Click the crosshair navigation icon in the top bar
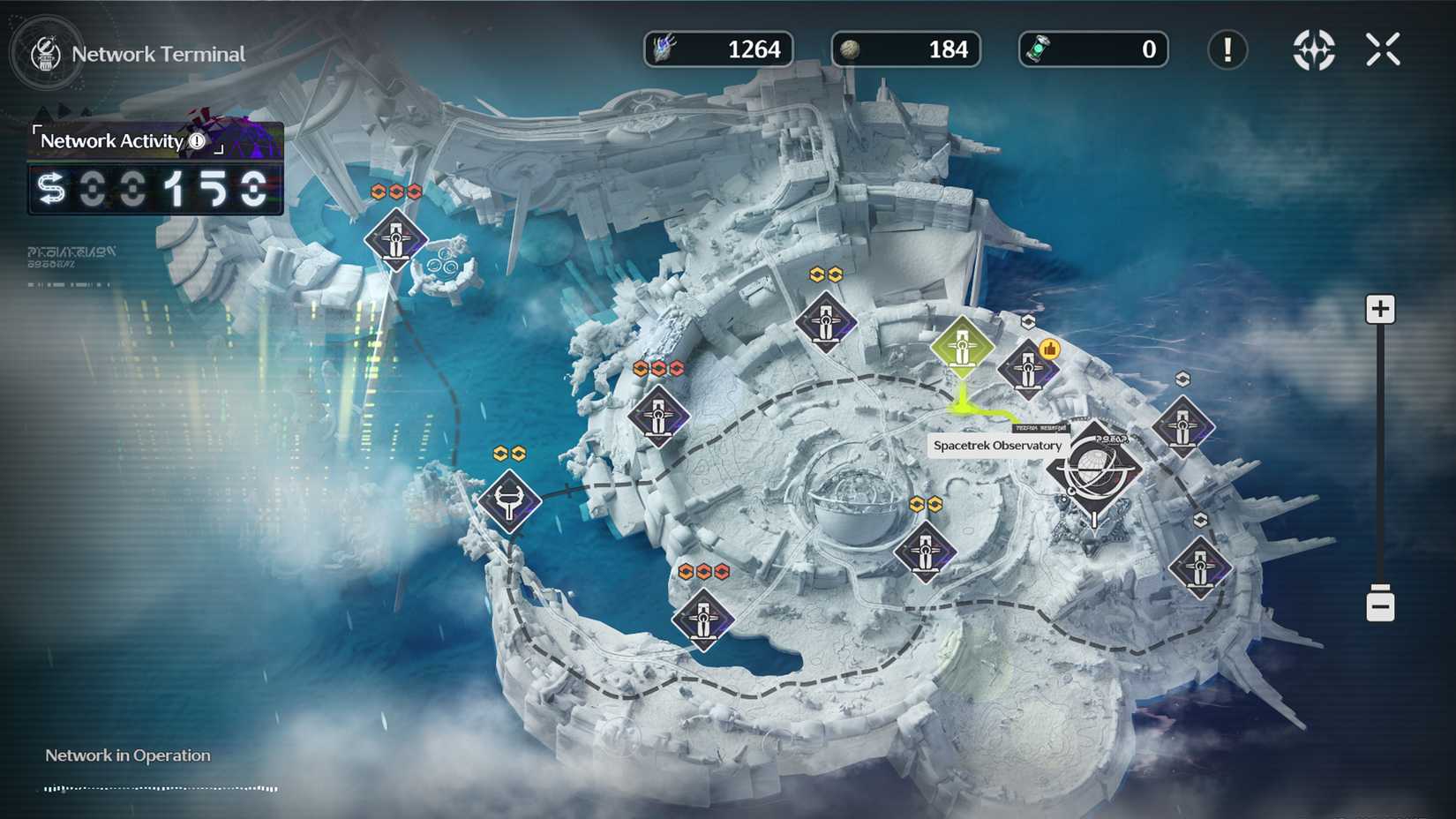 [1313, 50]
